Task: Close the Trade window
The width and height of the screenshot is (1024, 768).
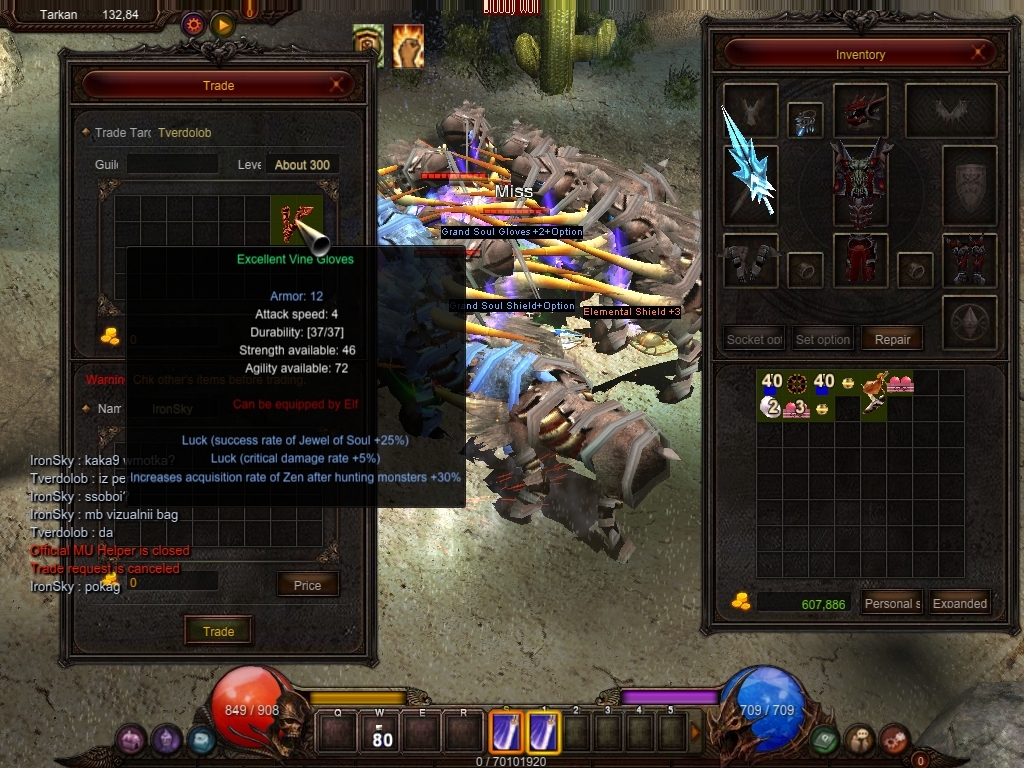Action: click(337, 86)
